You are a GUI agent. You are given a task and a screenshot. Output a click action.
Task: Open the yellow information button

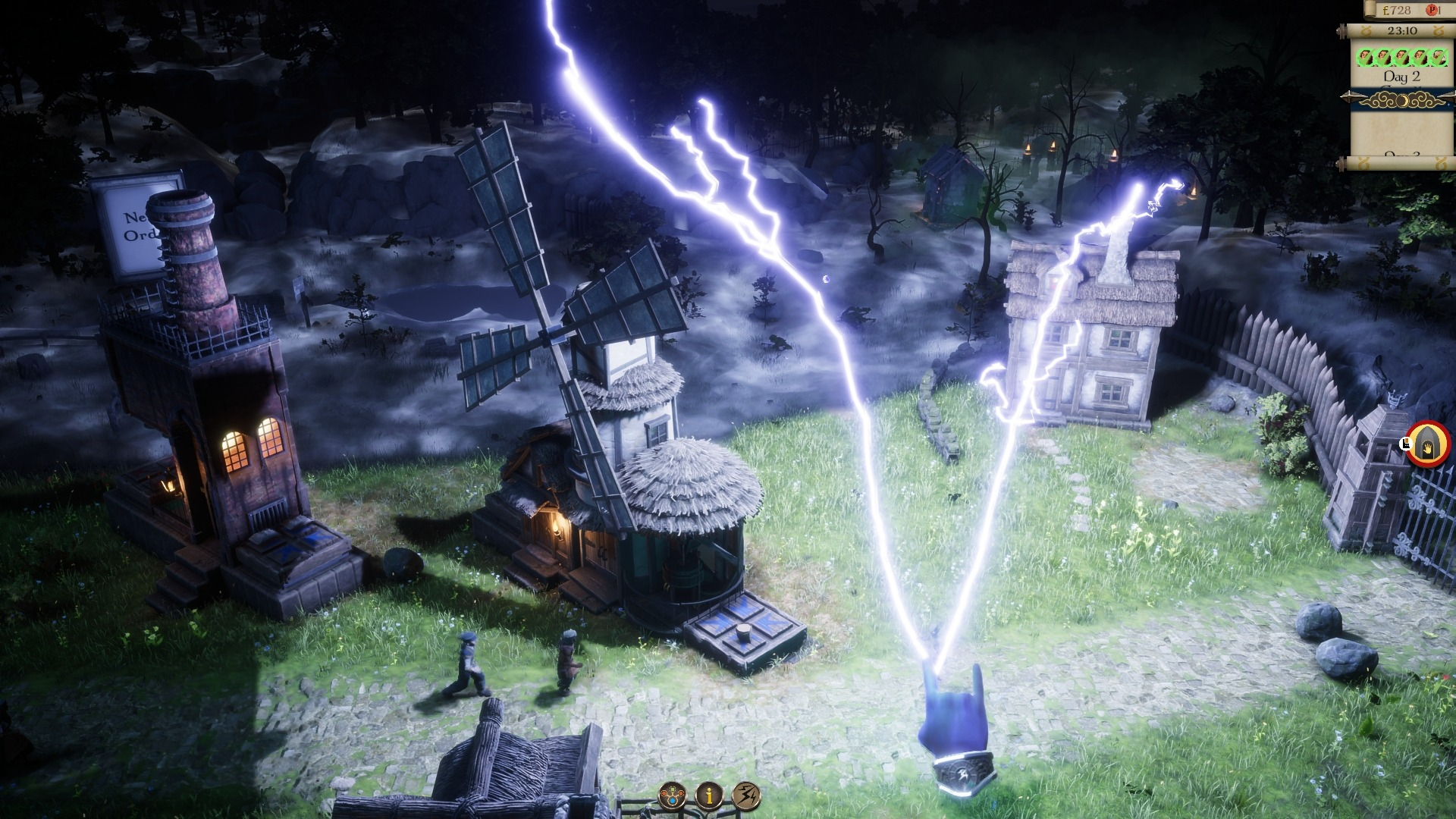pos(710,795)
